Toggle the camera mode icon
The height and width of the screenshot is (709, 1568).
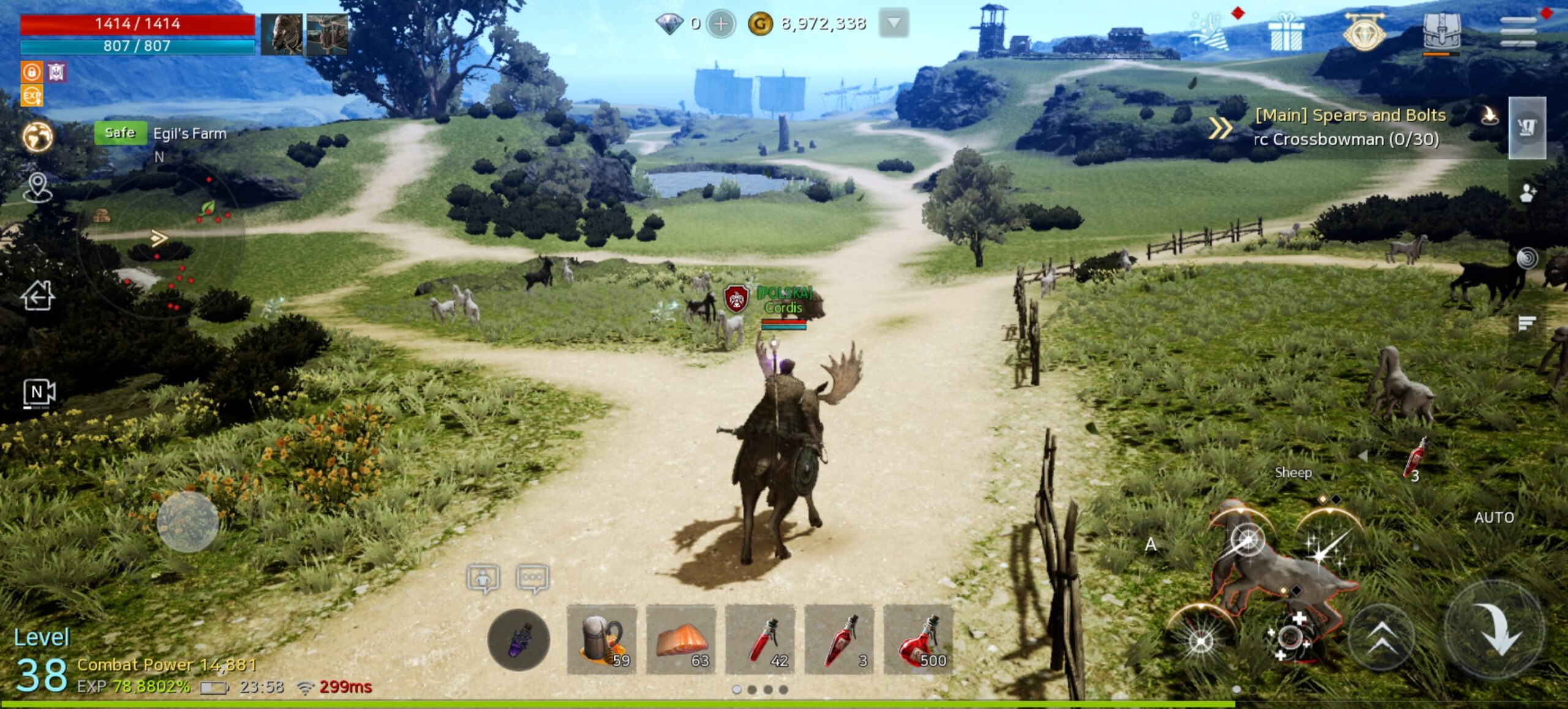pos(39,392)
